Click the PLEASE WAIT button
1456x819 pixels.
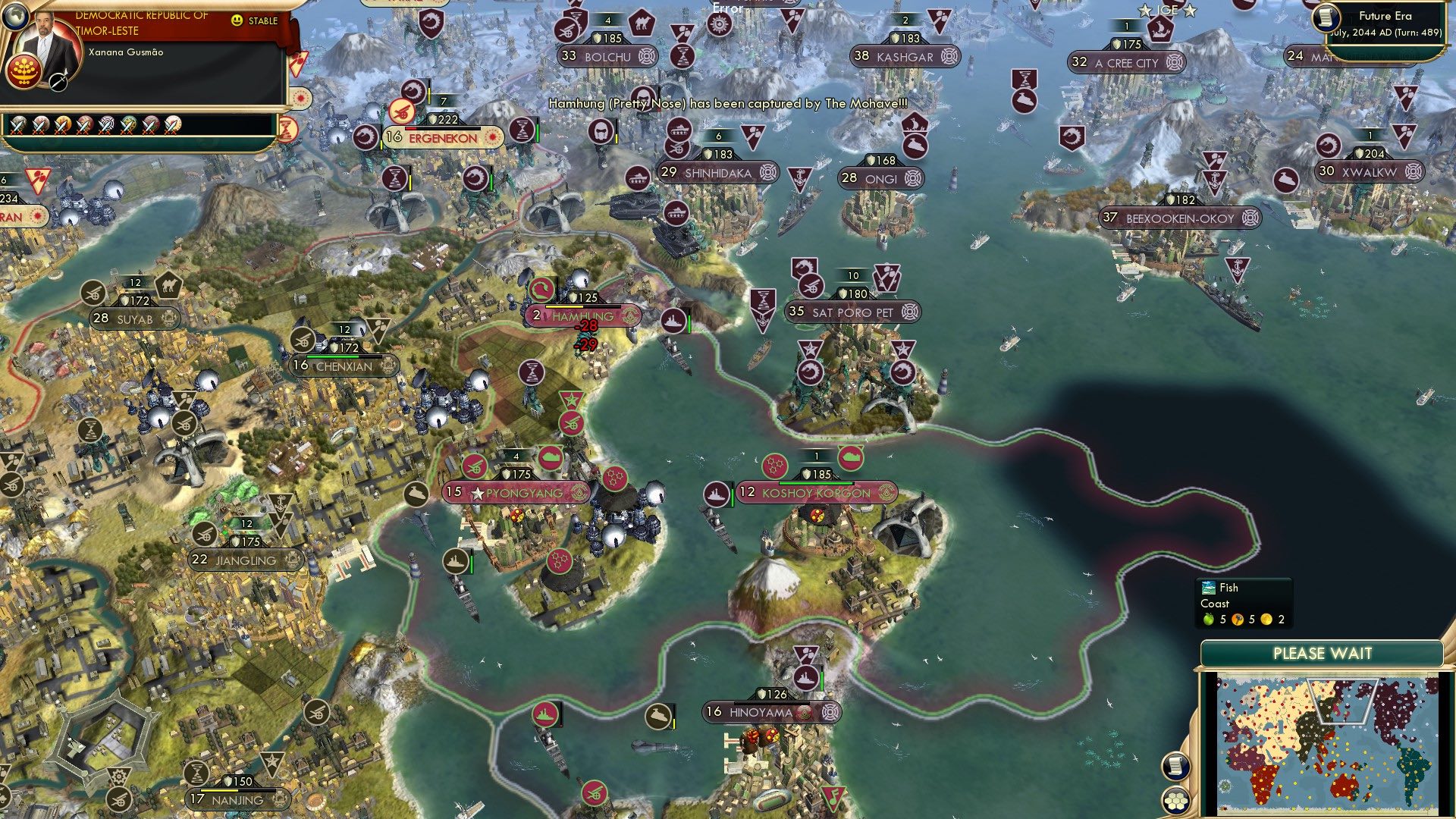tap(1324, 652)
